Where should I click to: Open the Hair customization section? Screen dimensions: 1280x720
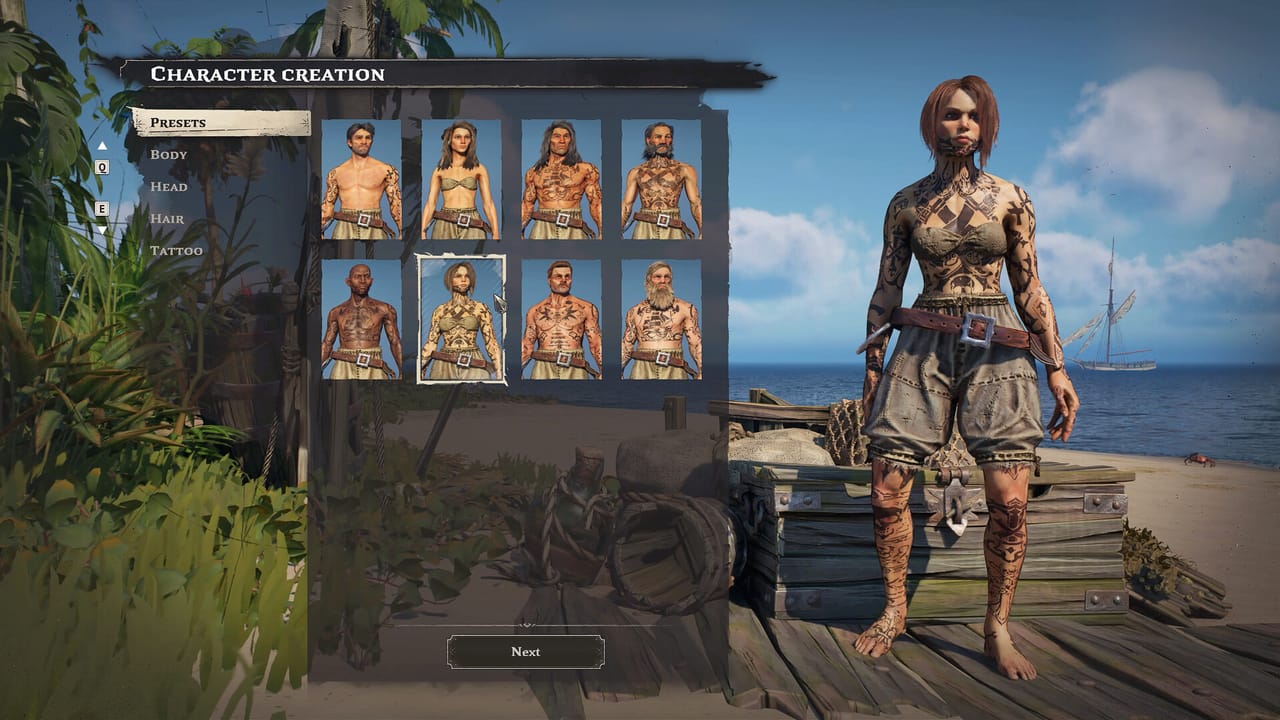(168, 219)
